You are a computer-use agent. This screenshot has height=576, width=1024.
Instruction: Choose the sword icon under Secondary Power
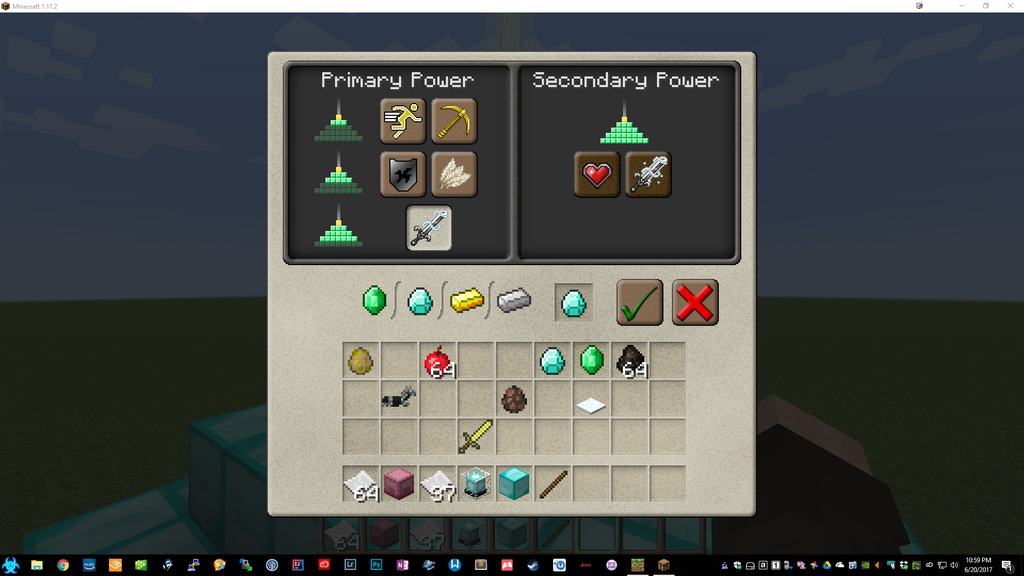(648, 174)
